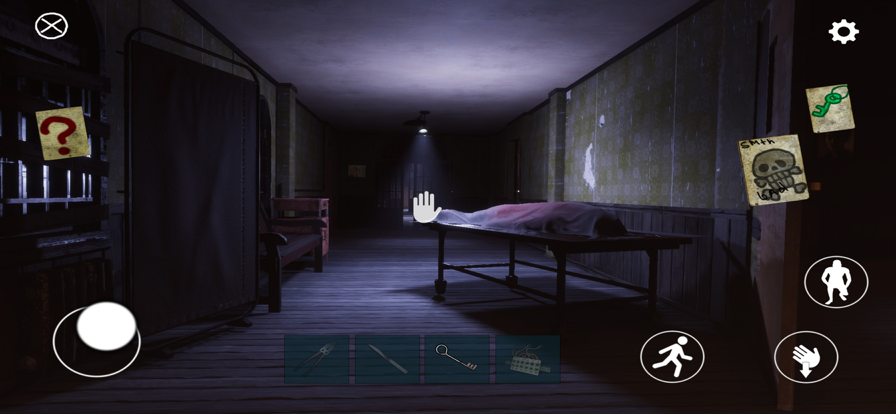Select the pliers inventory slot

pos(316,359)
